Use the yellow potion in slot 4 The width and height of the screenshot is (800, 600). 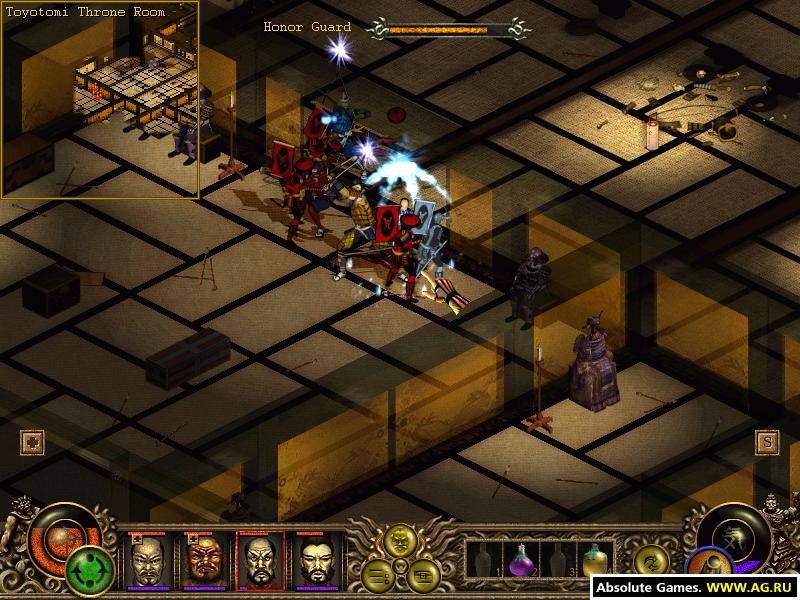594,560
